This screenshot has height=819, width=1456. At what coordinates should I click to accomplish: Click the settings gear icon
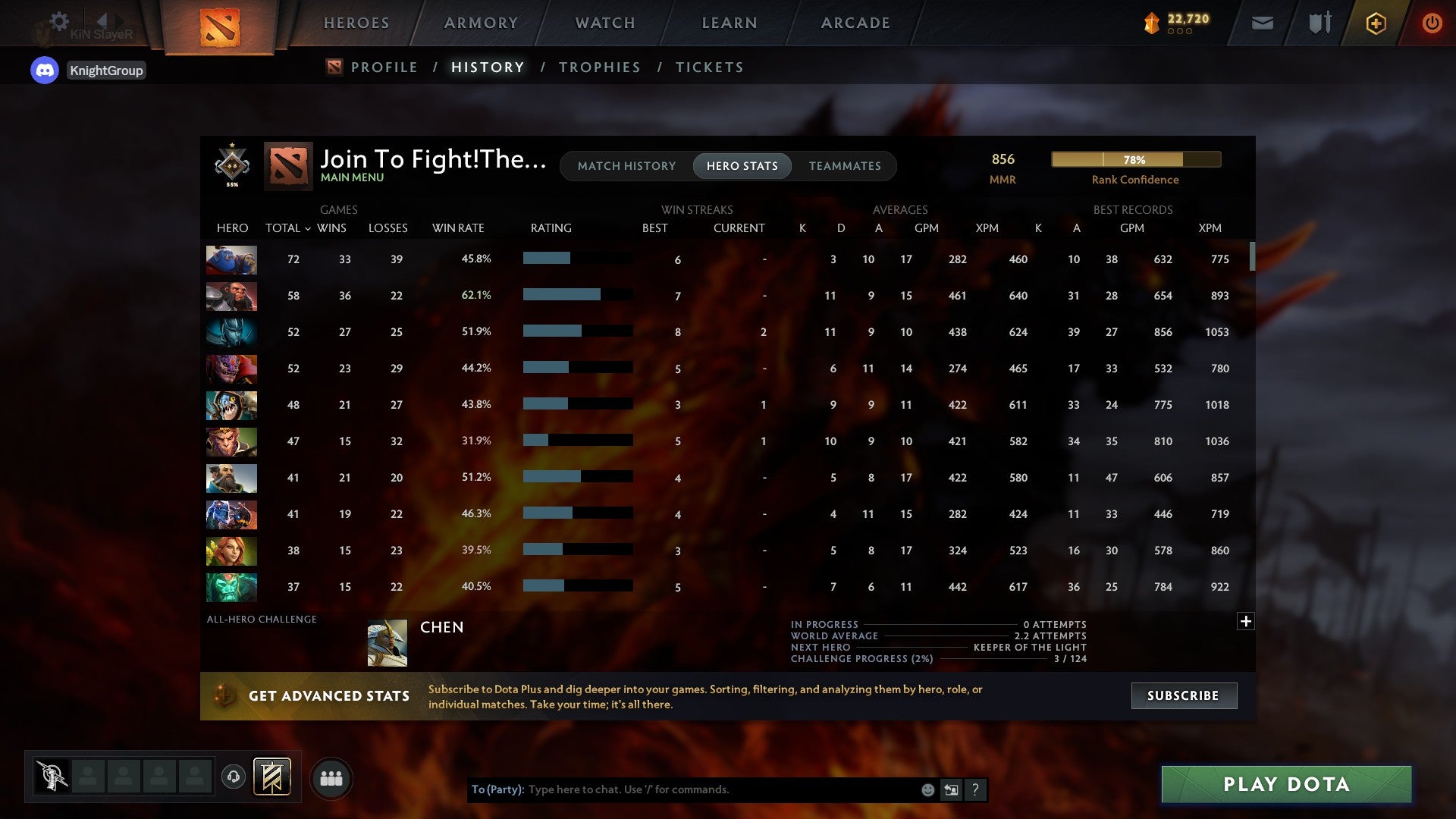point(59,22)
